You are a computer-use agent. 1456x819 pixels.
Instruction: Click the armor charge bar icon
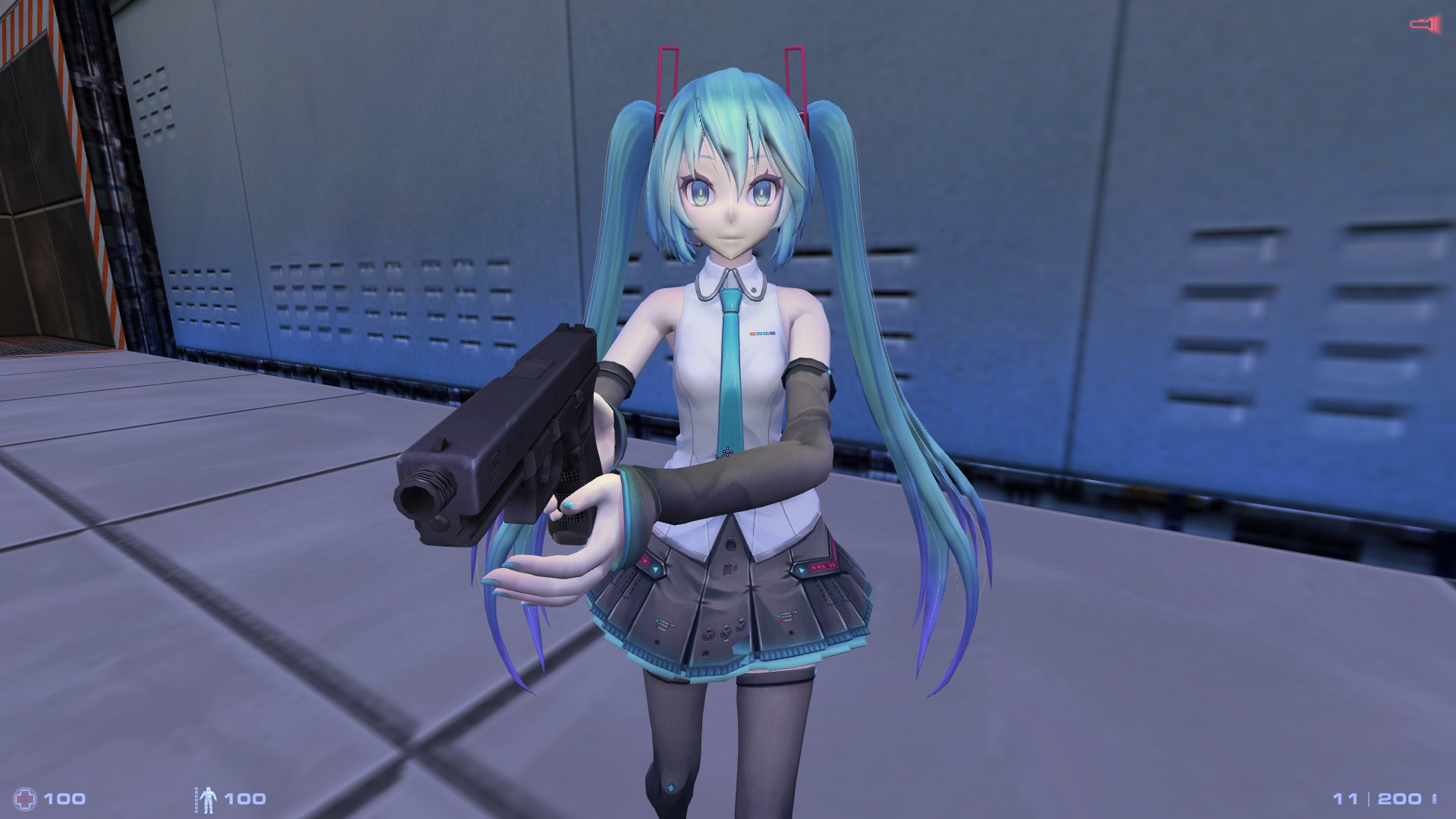tap(196, 799)
